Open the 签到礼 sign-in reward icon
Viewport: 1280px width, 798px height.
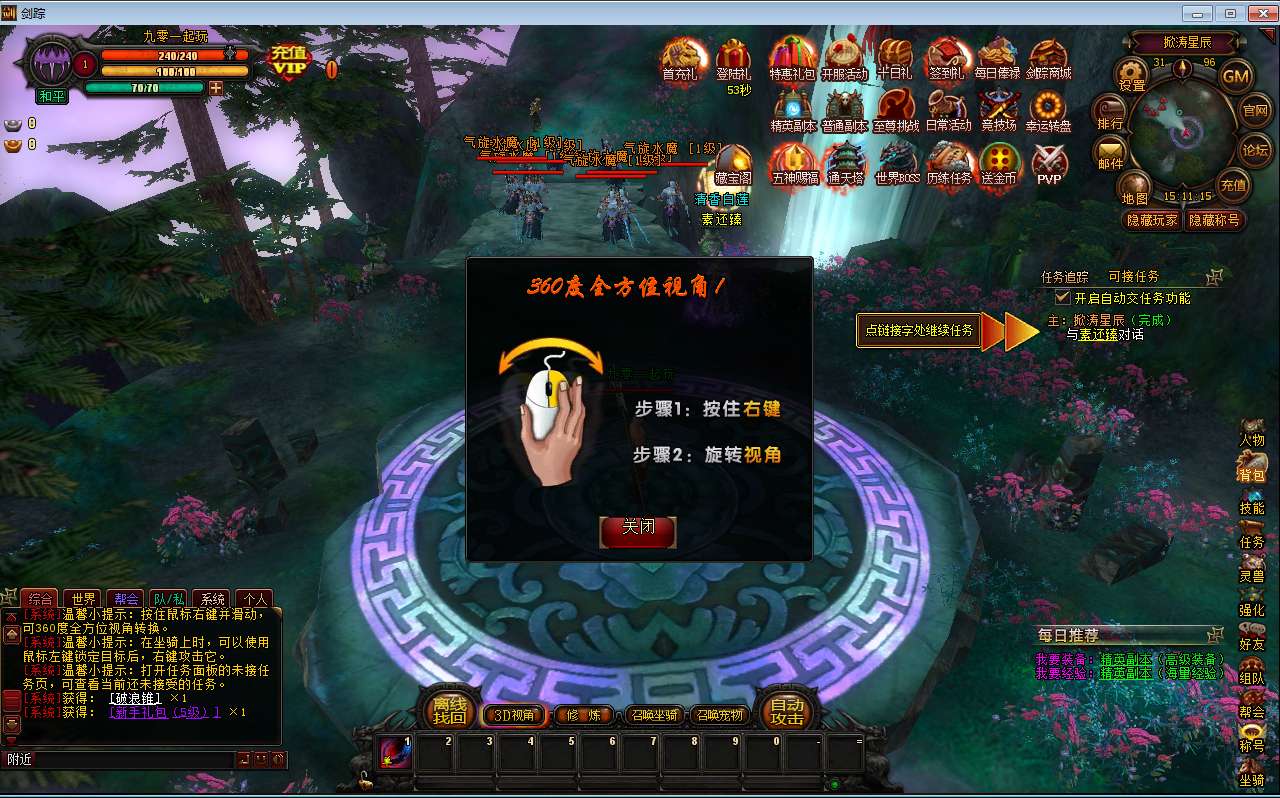click(x=947, y=58)
